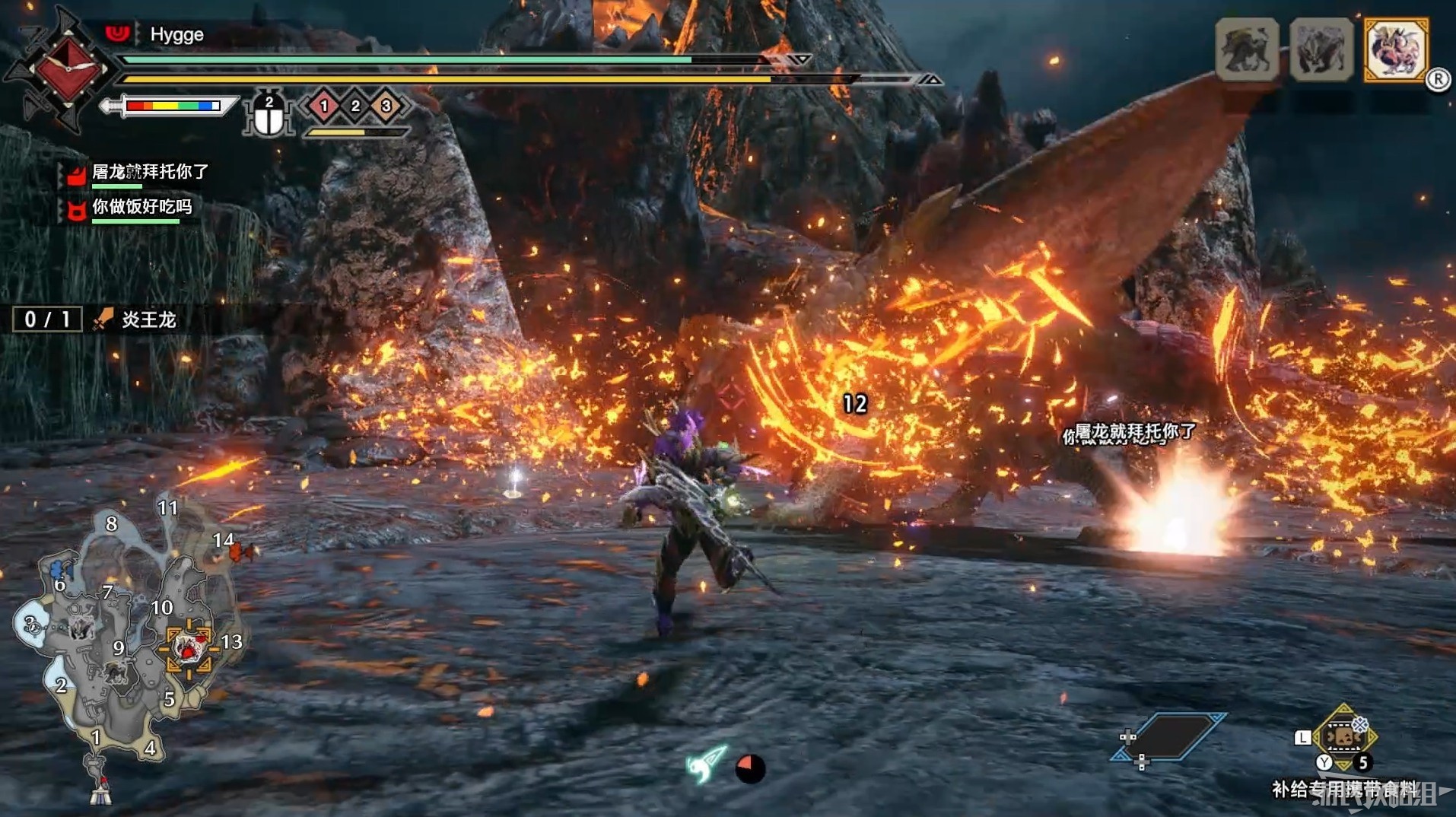Select the highlighted Teostra target monster icon
Image resolution: width=1456 pixels, height=817 pixels.
pos(1396,50)
